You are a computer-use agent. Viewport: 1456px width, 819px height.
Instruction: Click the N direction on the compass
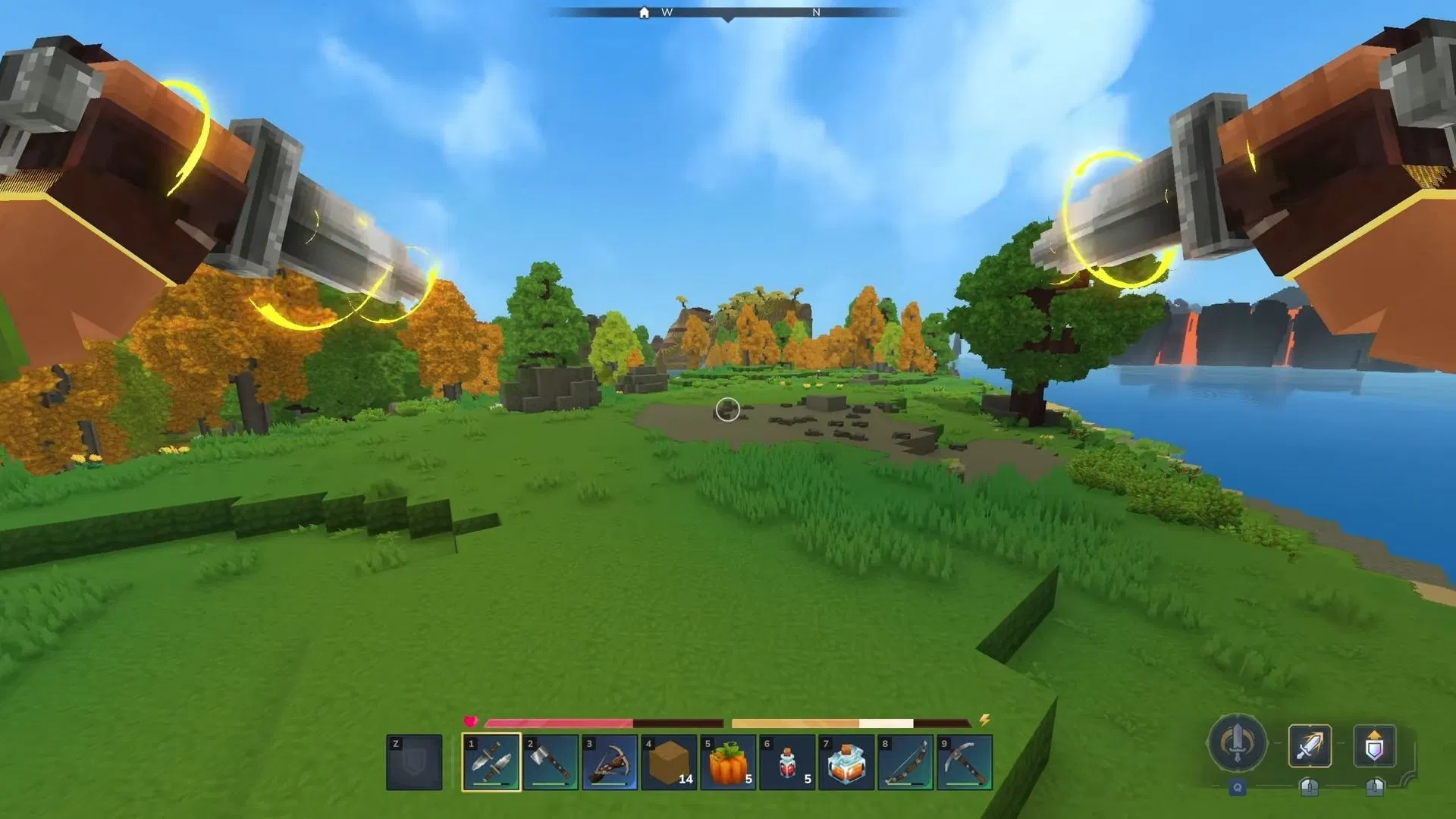816,12
